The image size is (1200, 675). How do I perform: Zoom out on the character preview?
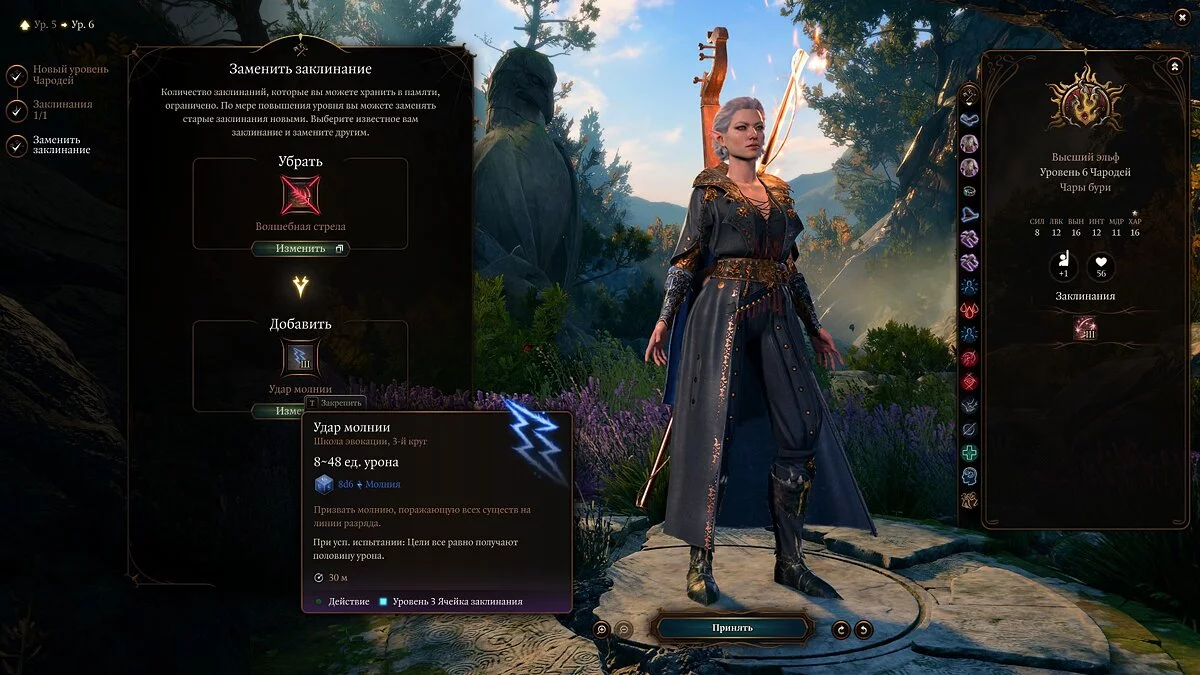click(623, 629)
